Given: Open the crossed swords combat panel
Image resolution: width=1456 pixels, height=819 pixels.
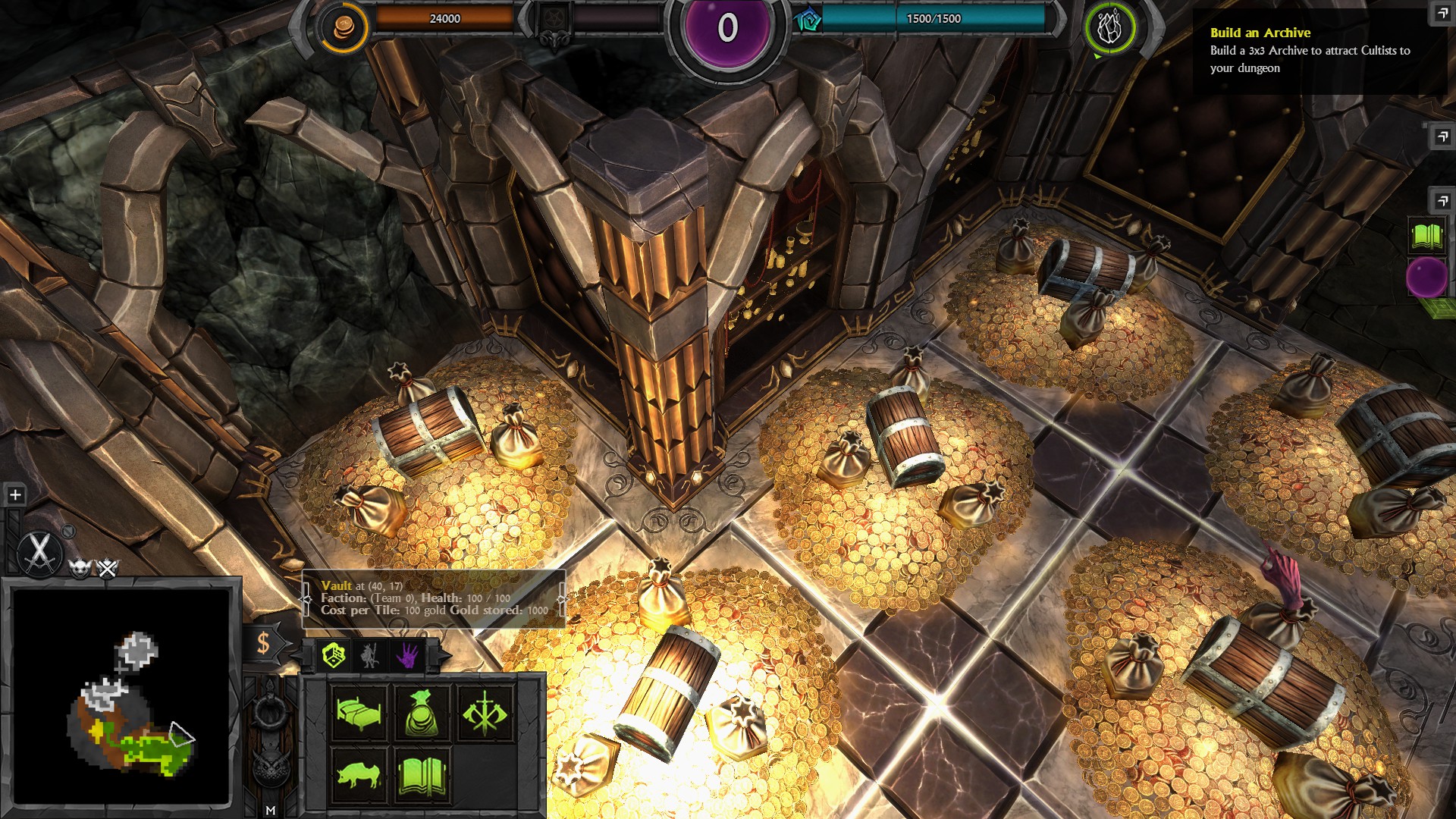Looking at the screenshot, I should point(39,552).
